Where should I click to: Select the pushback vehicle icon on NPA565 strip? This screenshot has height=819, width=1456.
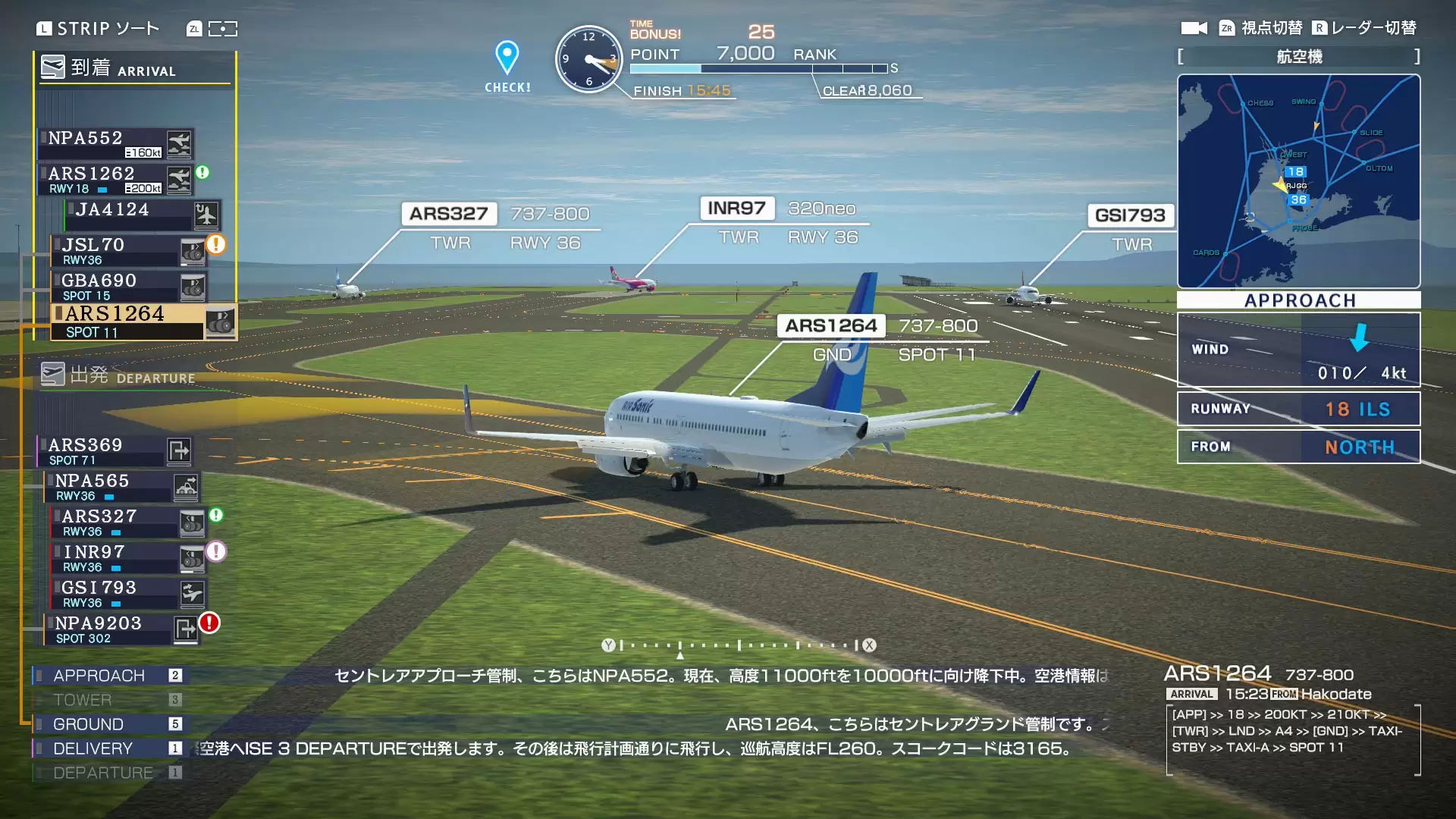187,486
